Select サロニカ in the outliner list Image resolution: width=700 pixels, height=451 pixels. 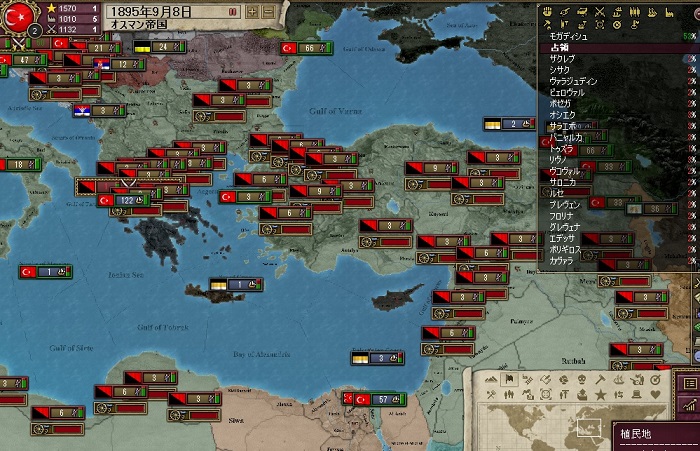[x=564, y=183]
